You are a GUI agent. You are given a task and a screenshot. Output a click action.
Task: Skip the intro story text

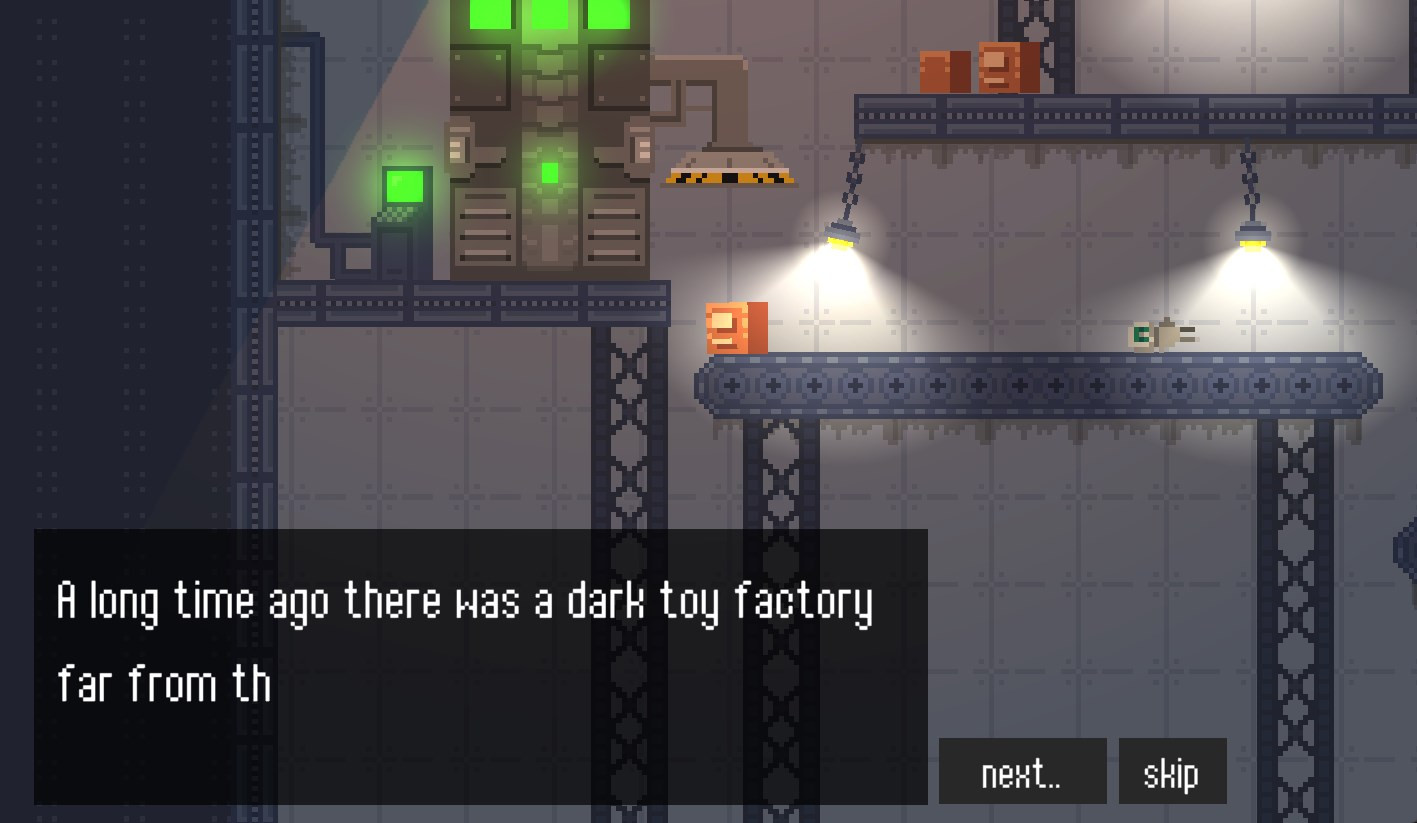click(x=1171, y=772)
